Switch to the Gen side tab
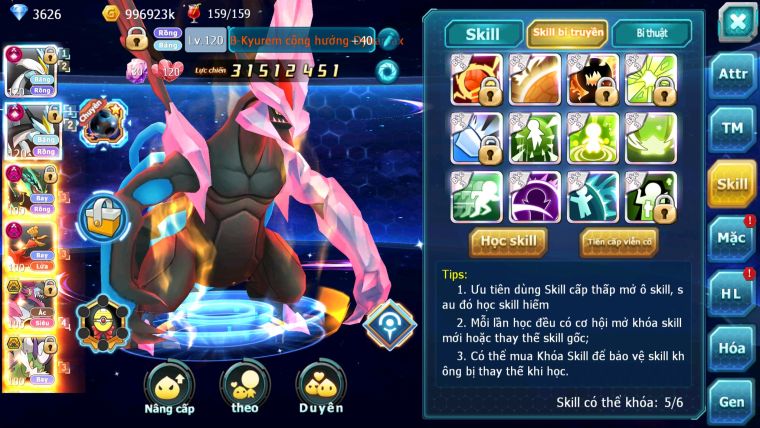Image resolution: width=760 pixels, height=428 pixels. tap(731, 401)
